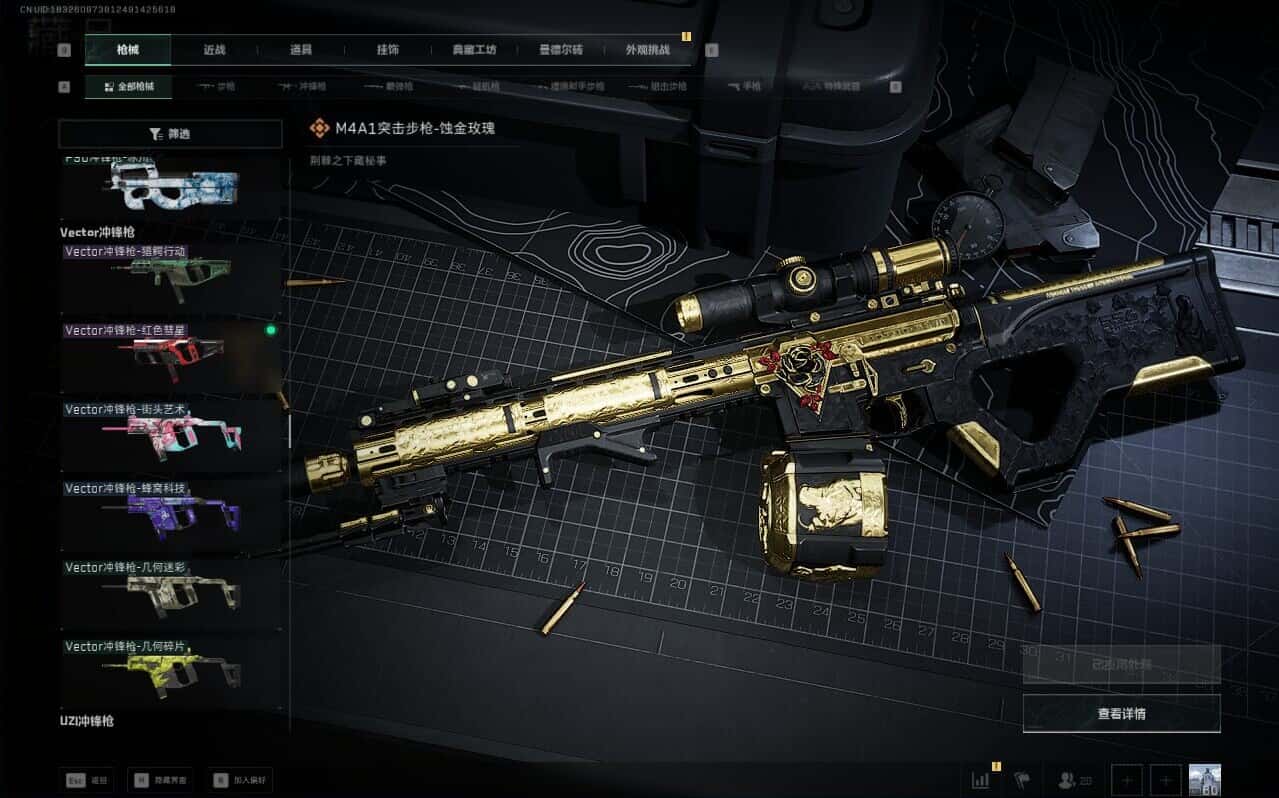Filter weapons by 手枪 pistols

(x=745, y=87)
